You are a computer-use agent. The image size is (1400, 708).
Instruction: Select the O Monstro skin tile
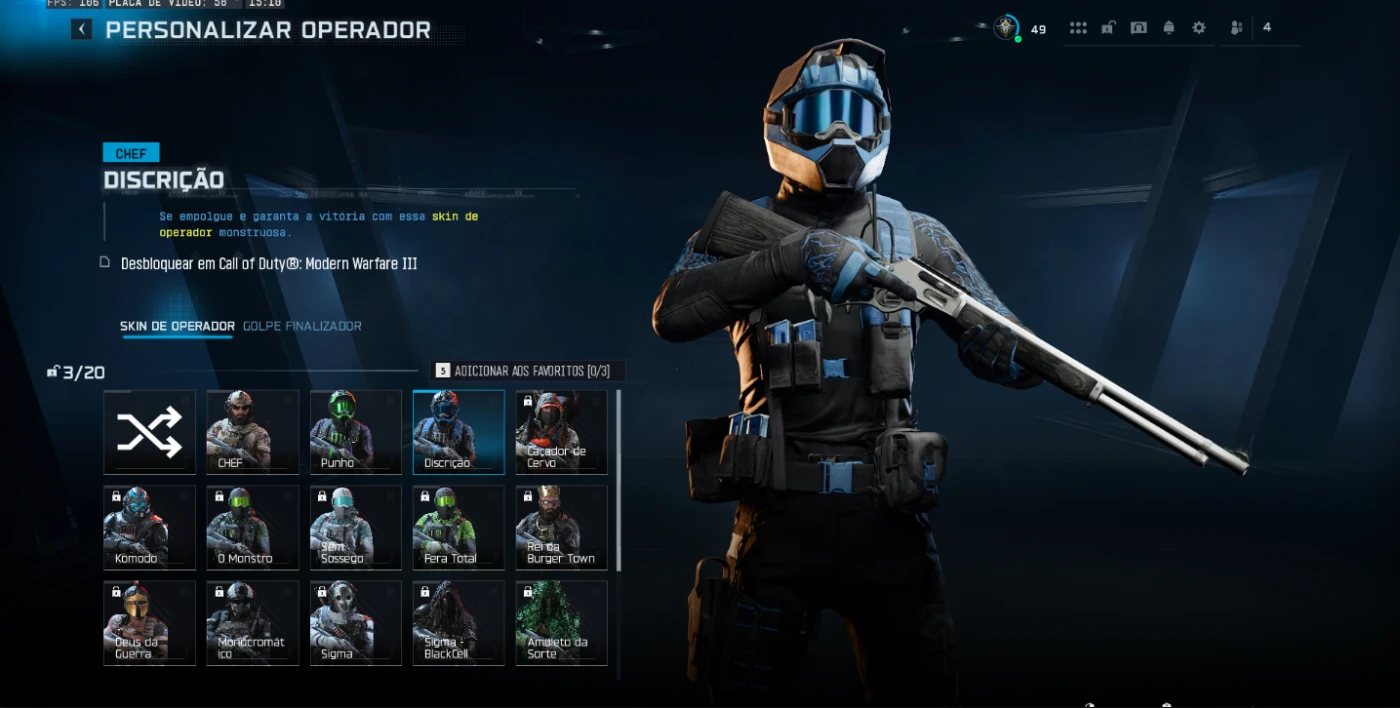tap(253, 527)
